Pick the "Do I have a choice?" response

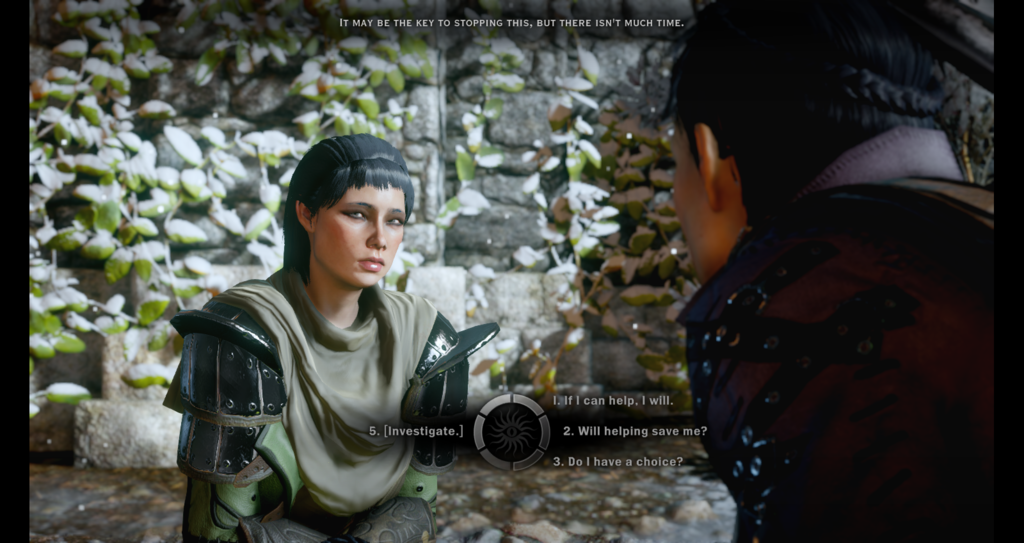pyautogui.click(x=618, y=461)
